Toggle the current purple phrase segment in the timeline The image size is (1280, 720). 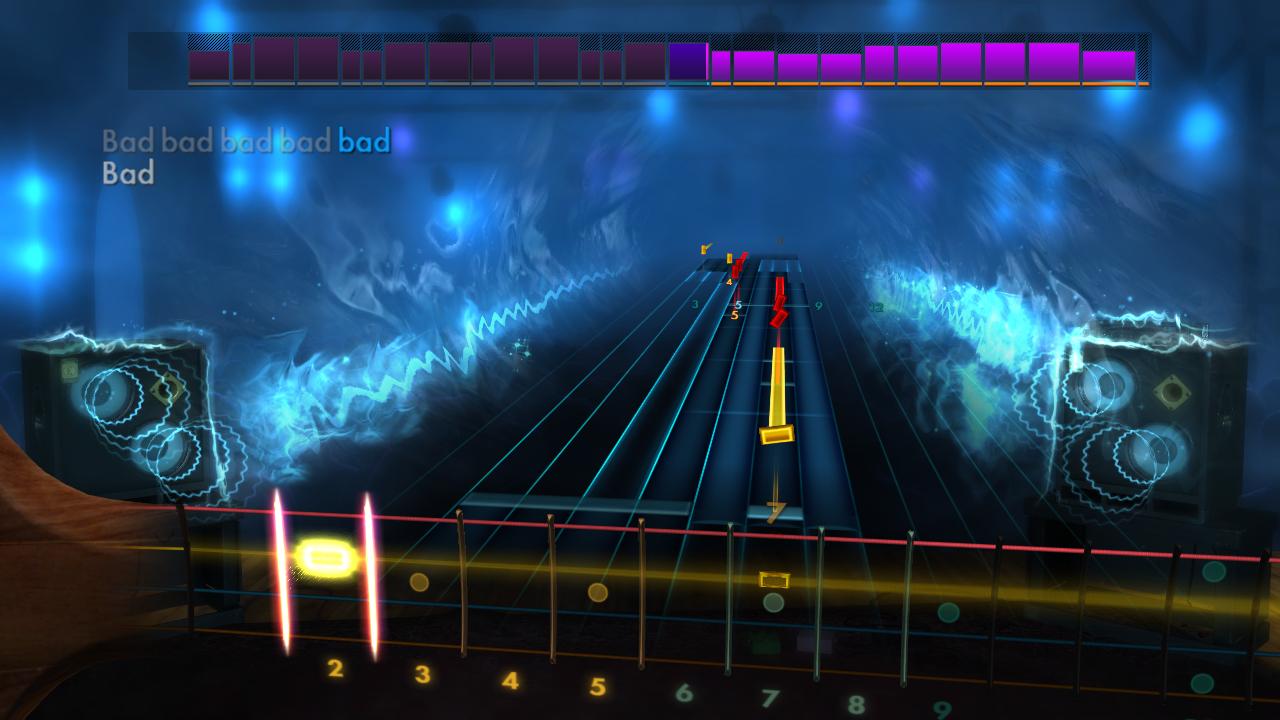coord(690,62)
